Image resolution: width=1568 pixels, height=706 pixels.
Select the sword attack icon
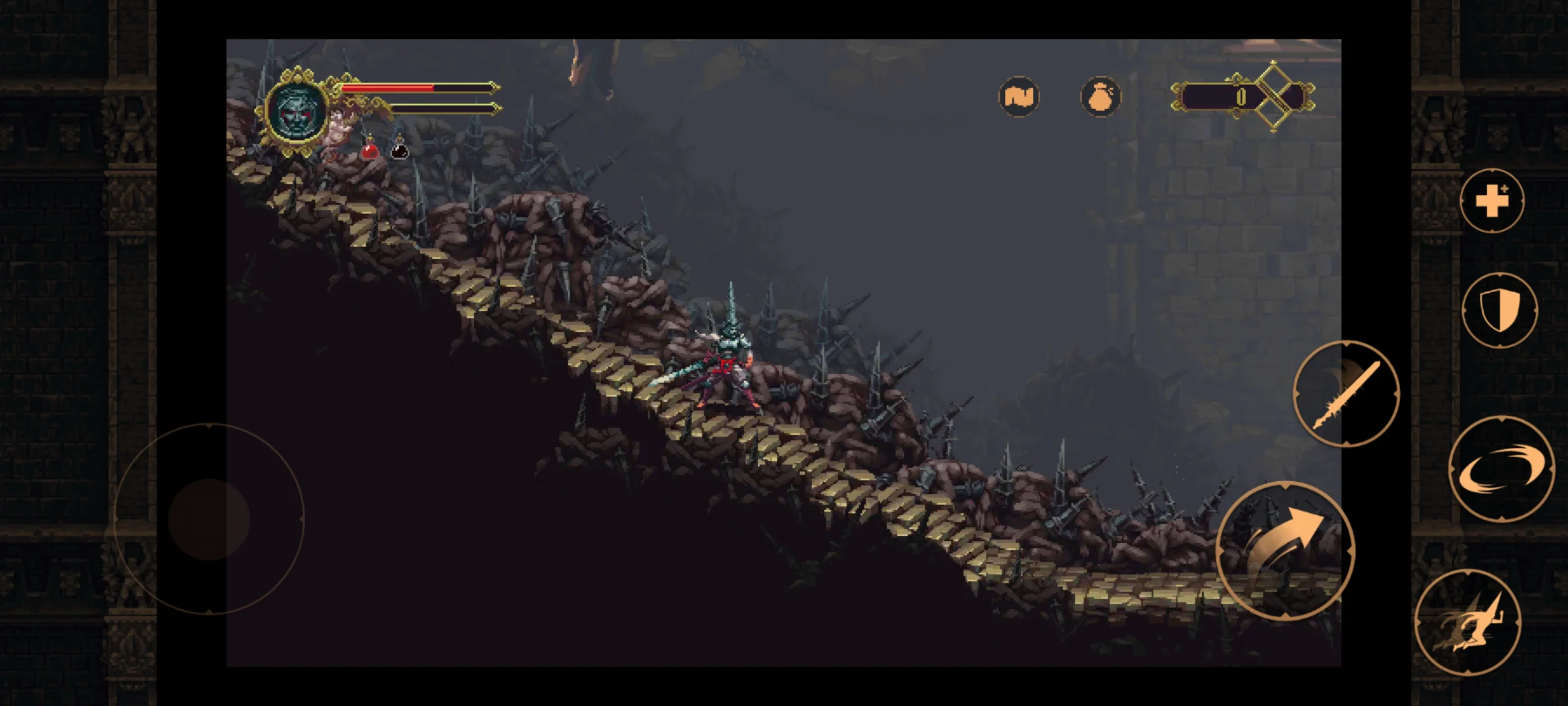1346,395
